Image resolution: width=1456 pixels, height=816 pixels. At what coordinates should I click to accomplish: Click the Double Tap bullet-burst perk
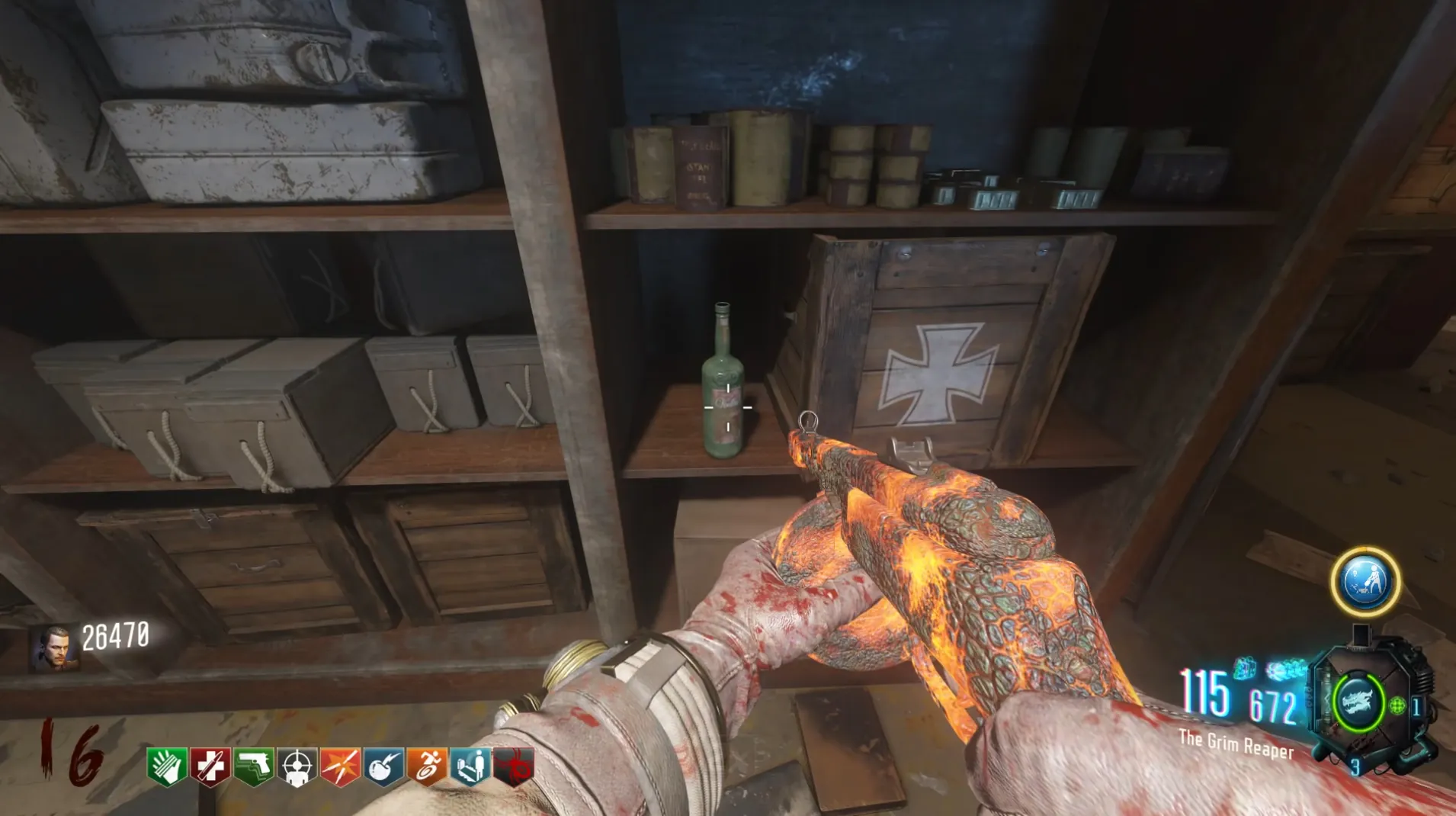click(340, 766)
